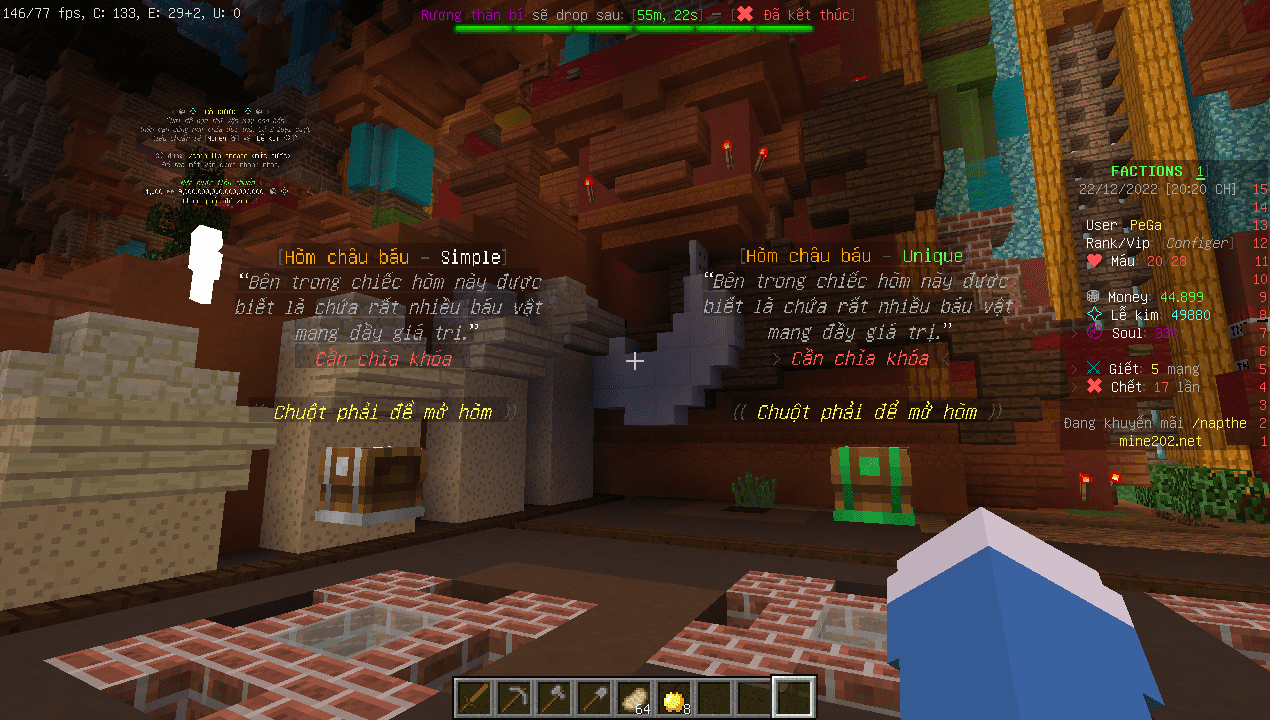Select the bread stack of 64
The width and height of the screenshot is (1270, 720).
(x=635, y=696)
